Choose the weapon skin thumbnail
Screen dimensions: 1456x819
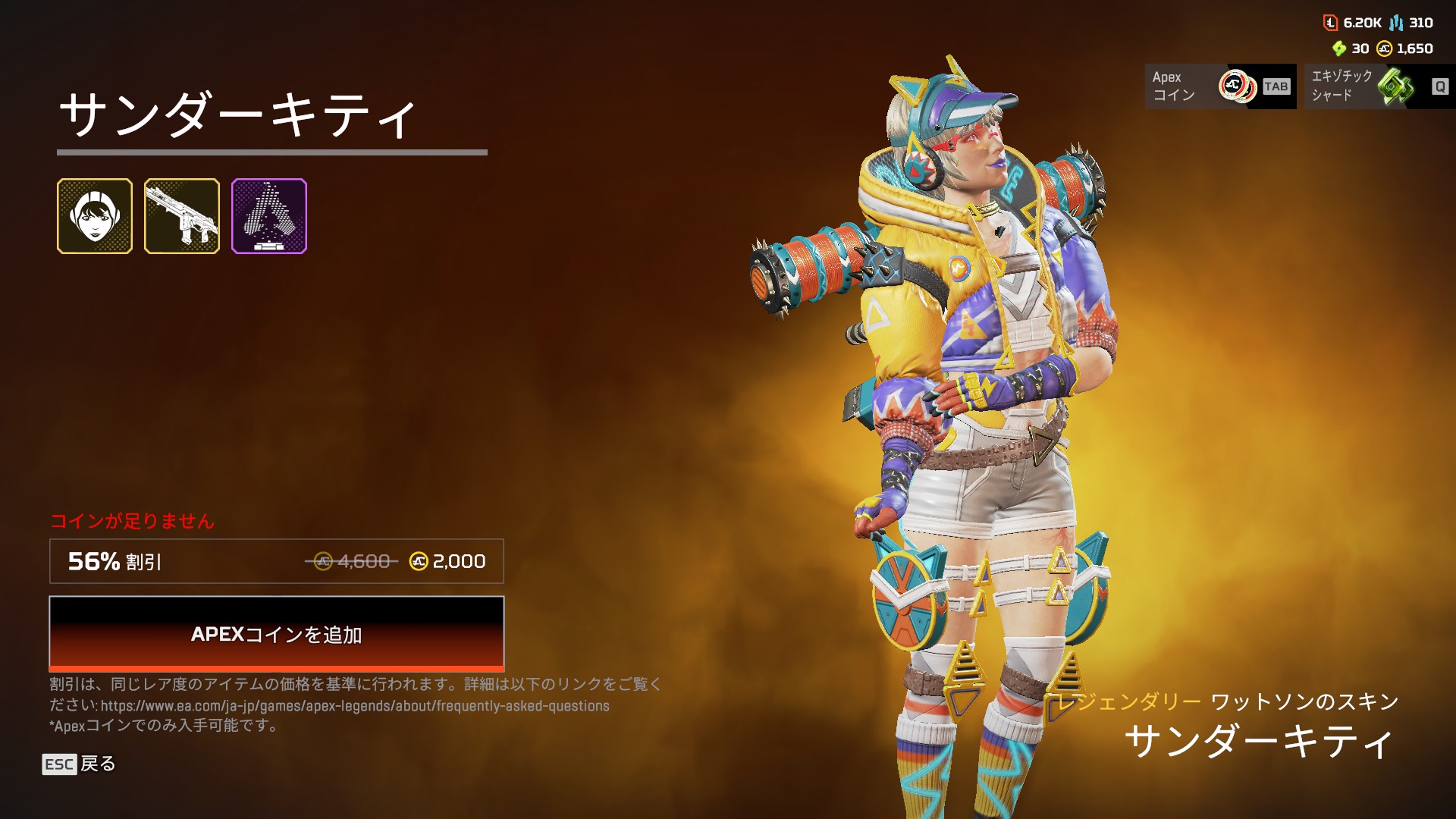[182, 216]
